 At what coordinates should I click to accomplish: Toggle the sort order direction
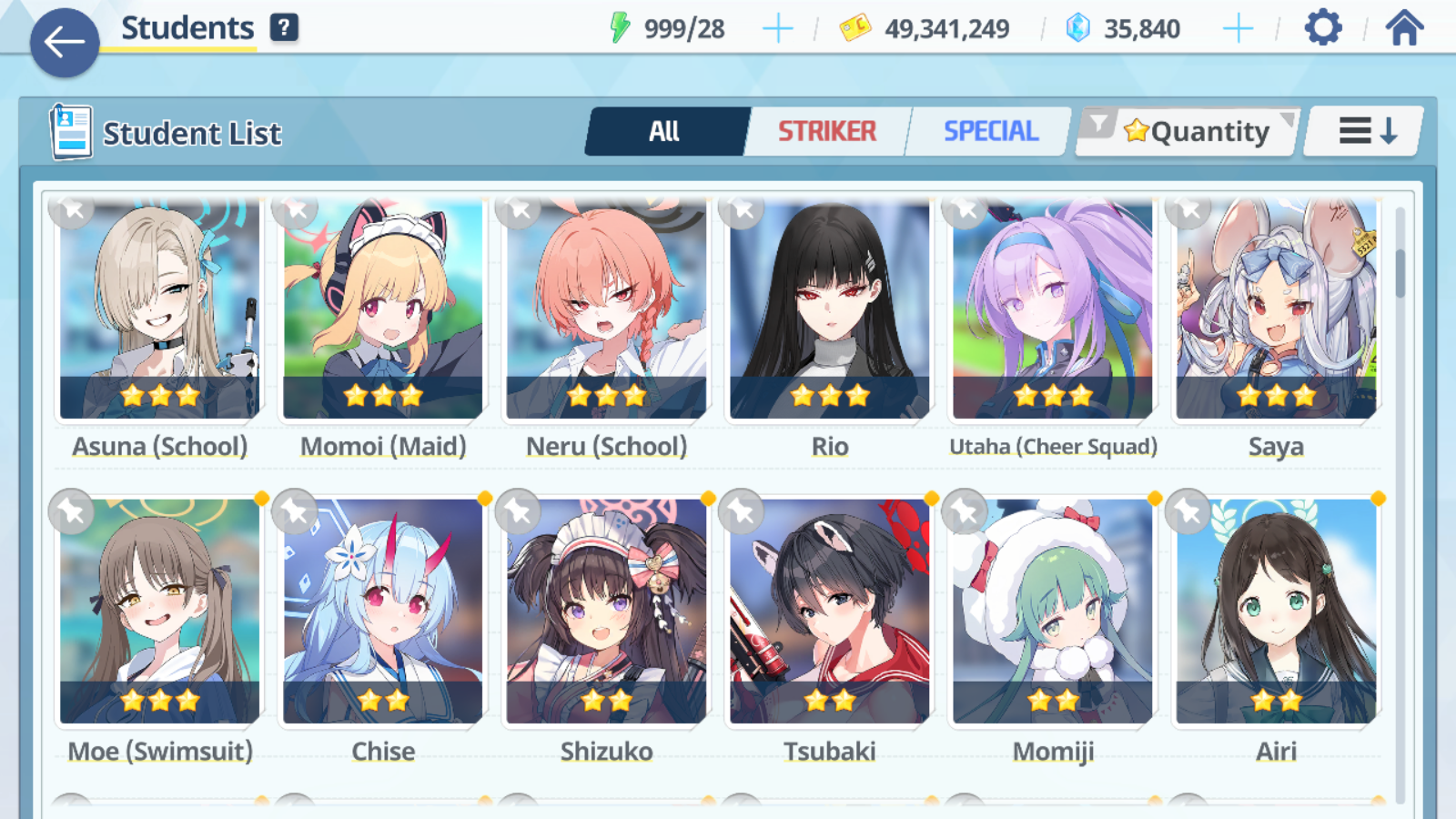coord(1366,132)
